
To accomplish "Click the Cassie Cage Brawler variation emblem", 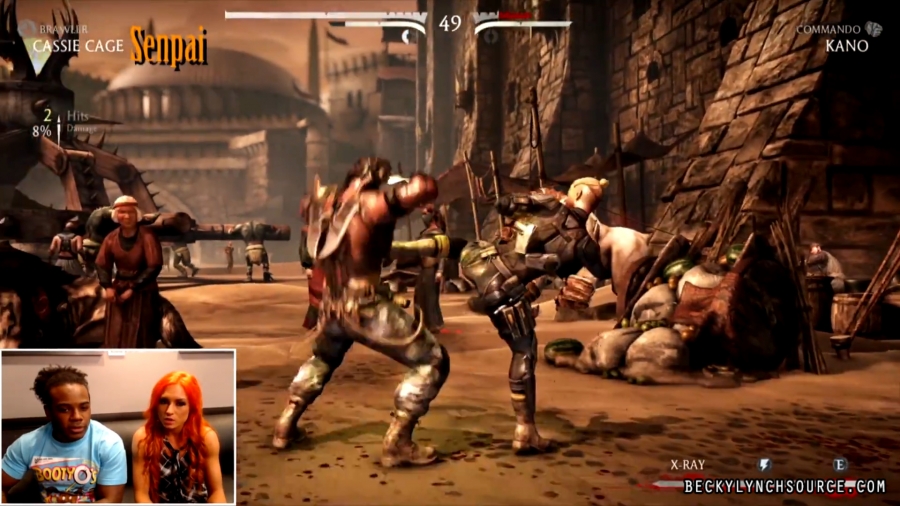I will [26, 30].
